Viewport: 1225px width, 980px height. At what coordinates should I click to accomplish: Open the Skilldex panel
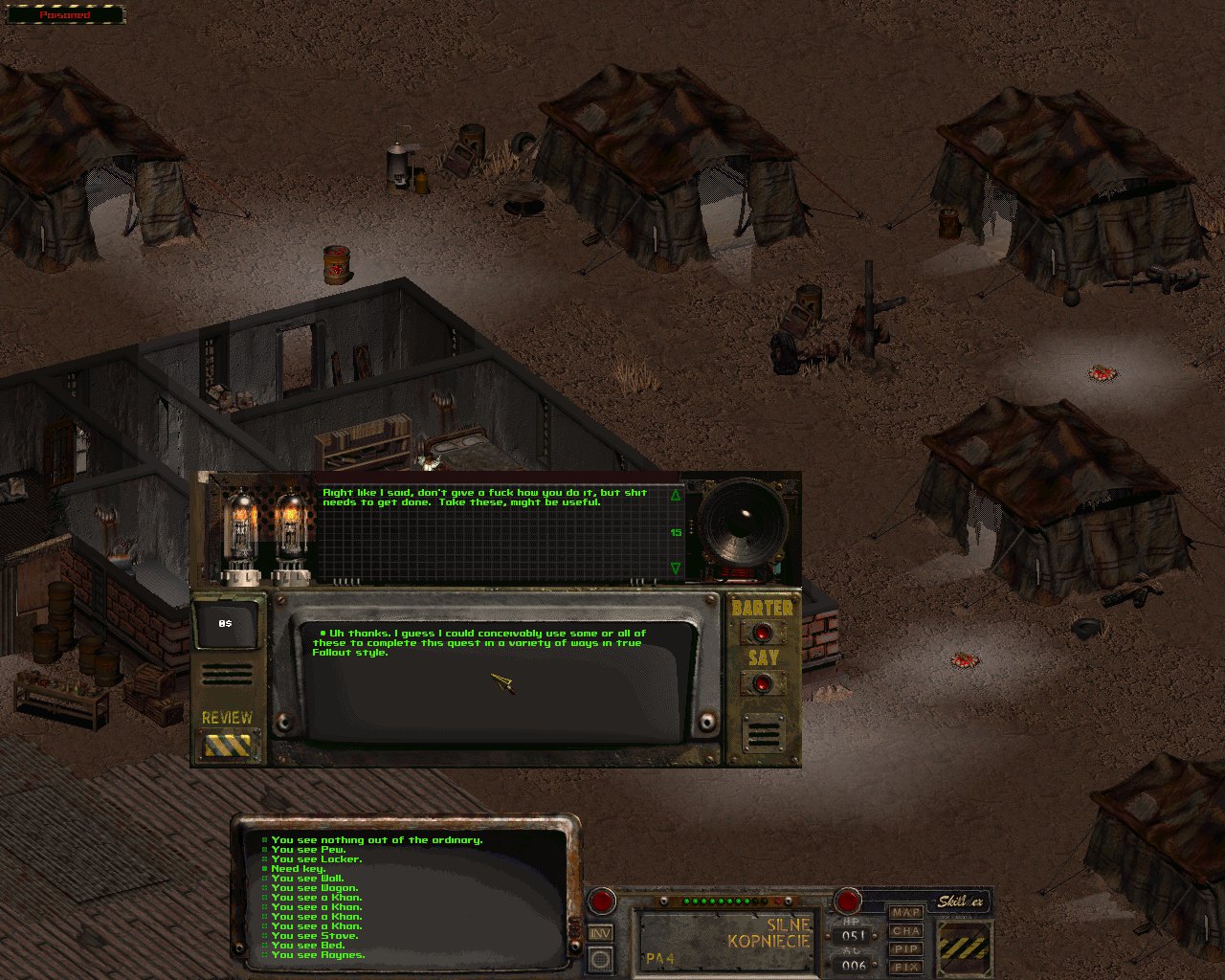961,902
